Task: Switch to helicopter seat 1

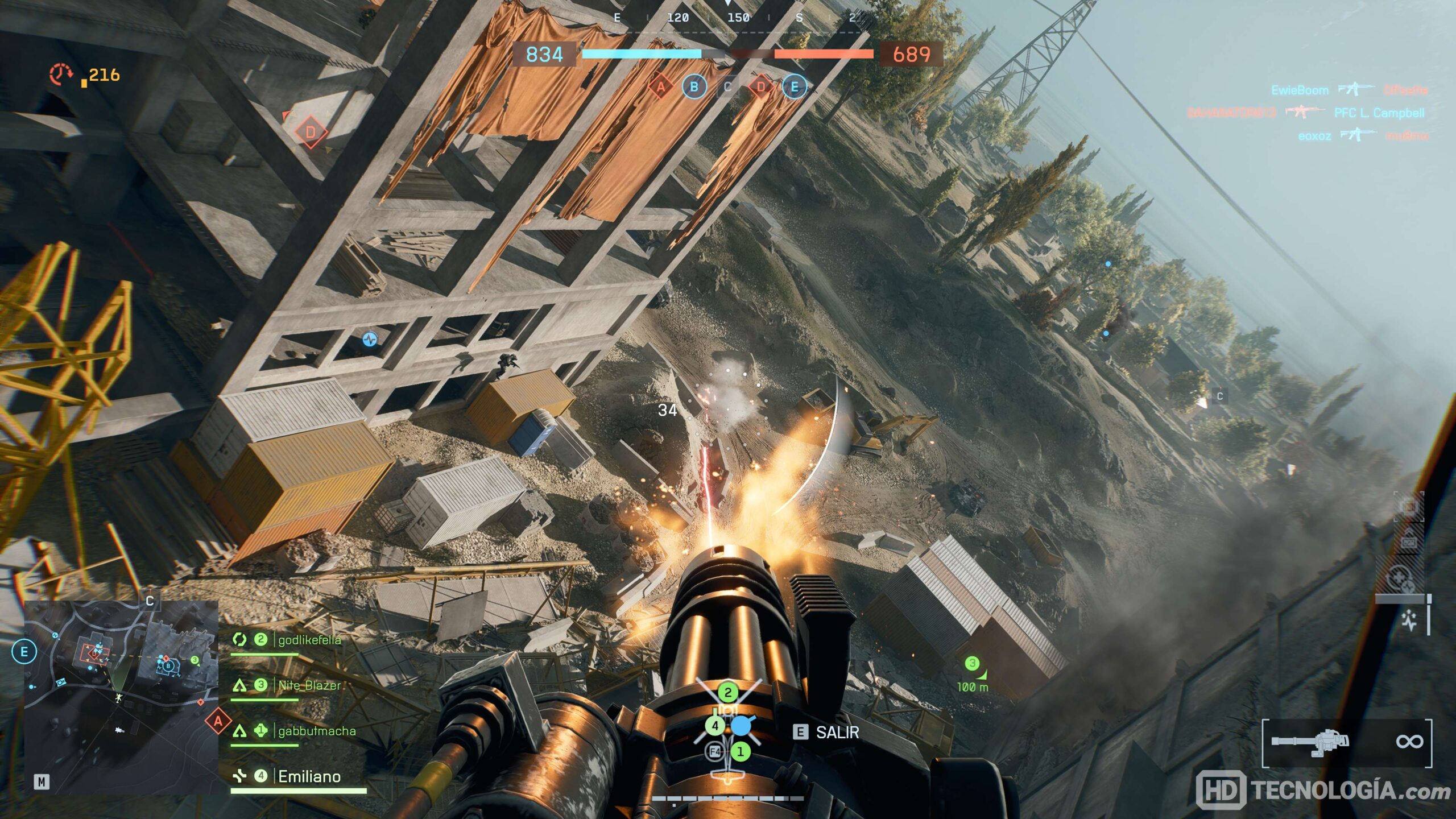Action: pyautogui.click(x=740, y=752)
